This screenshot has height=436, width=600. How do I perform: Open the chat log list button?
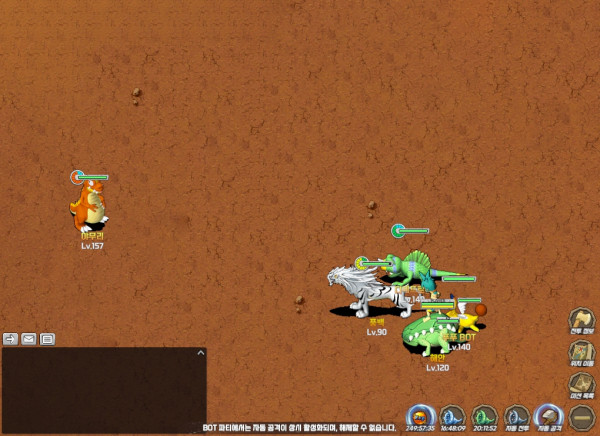[x=47, y=338]
